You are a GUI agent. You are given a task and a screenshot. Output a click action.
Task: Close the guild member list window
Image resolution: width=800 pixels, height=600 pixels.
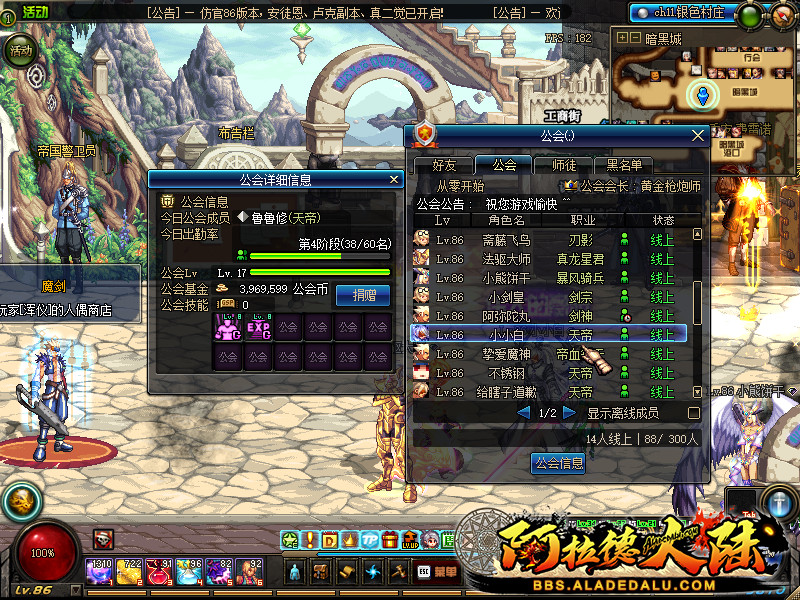698,135
